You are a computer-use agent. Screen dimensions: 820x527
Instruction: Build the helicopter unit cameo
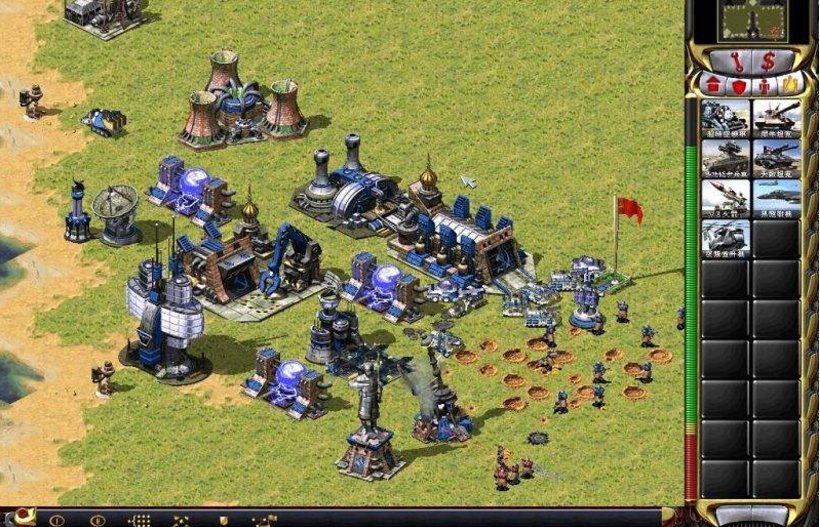click(726, 237)
